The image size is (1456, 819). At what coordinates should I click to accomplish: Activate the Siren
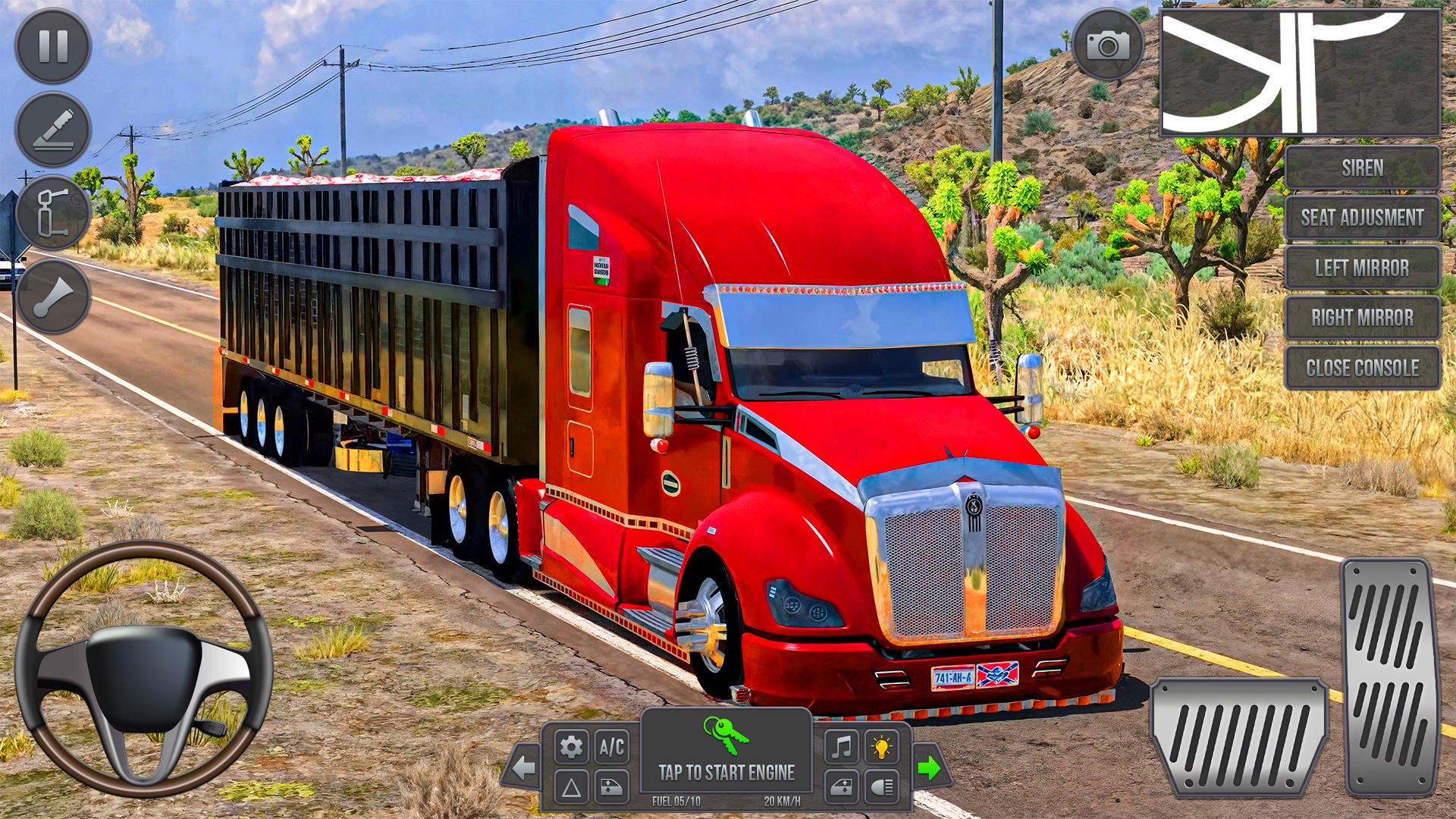[1362, 167]
